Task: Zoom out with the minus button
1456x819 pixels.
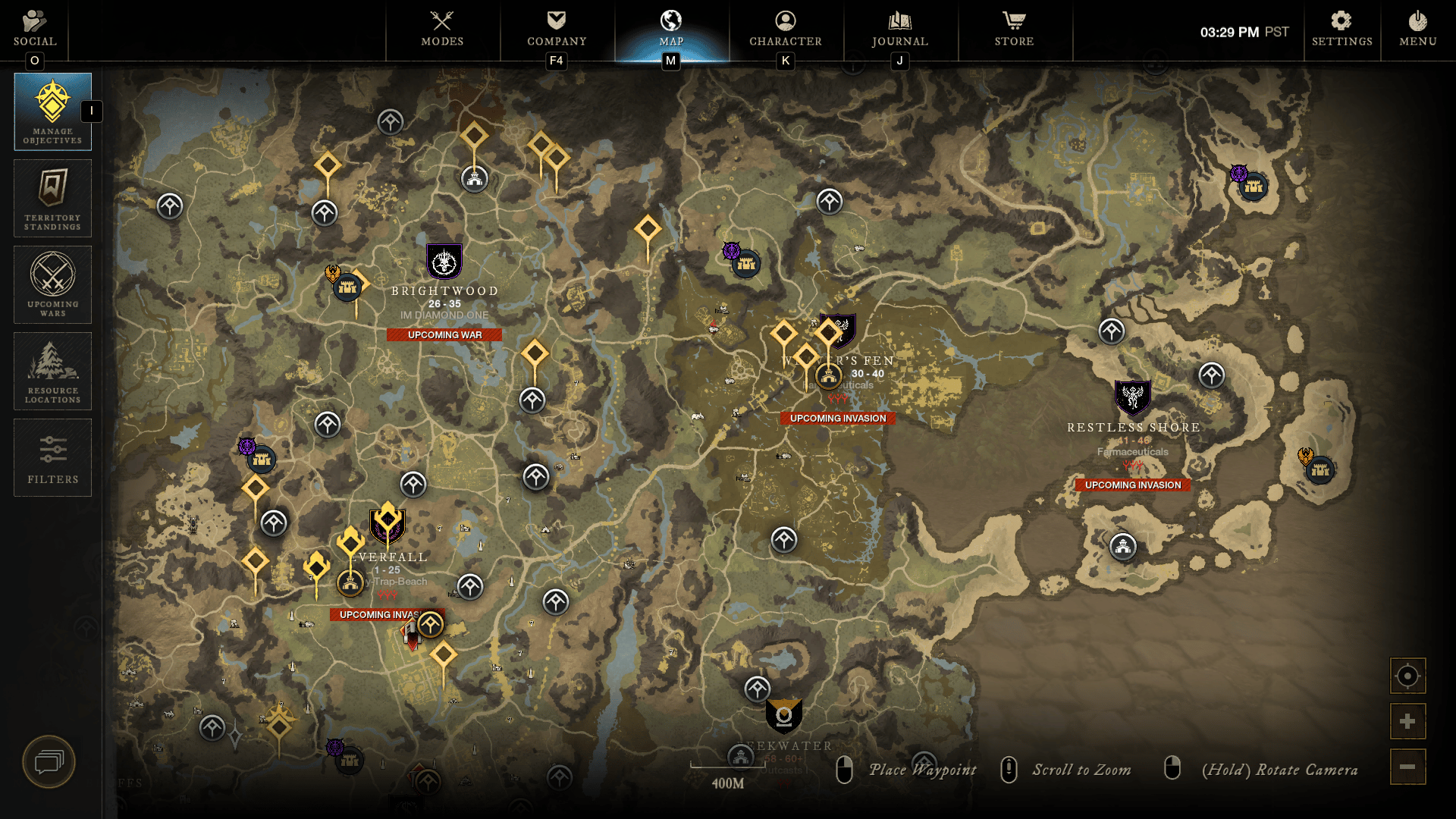Action: coord(1407,767)
